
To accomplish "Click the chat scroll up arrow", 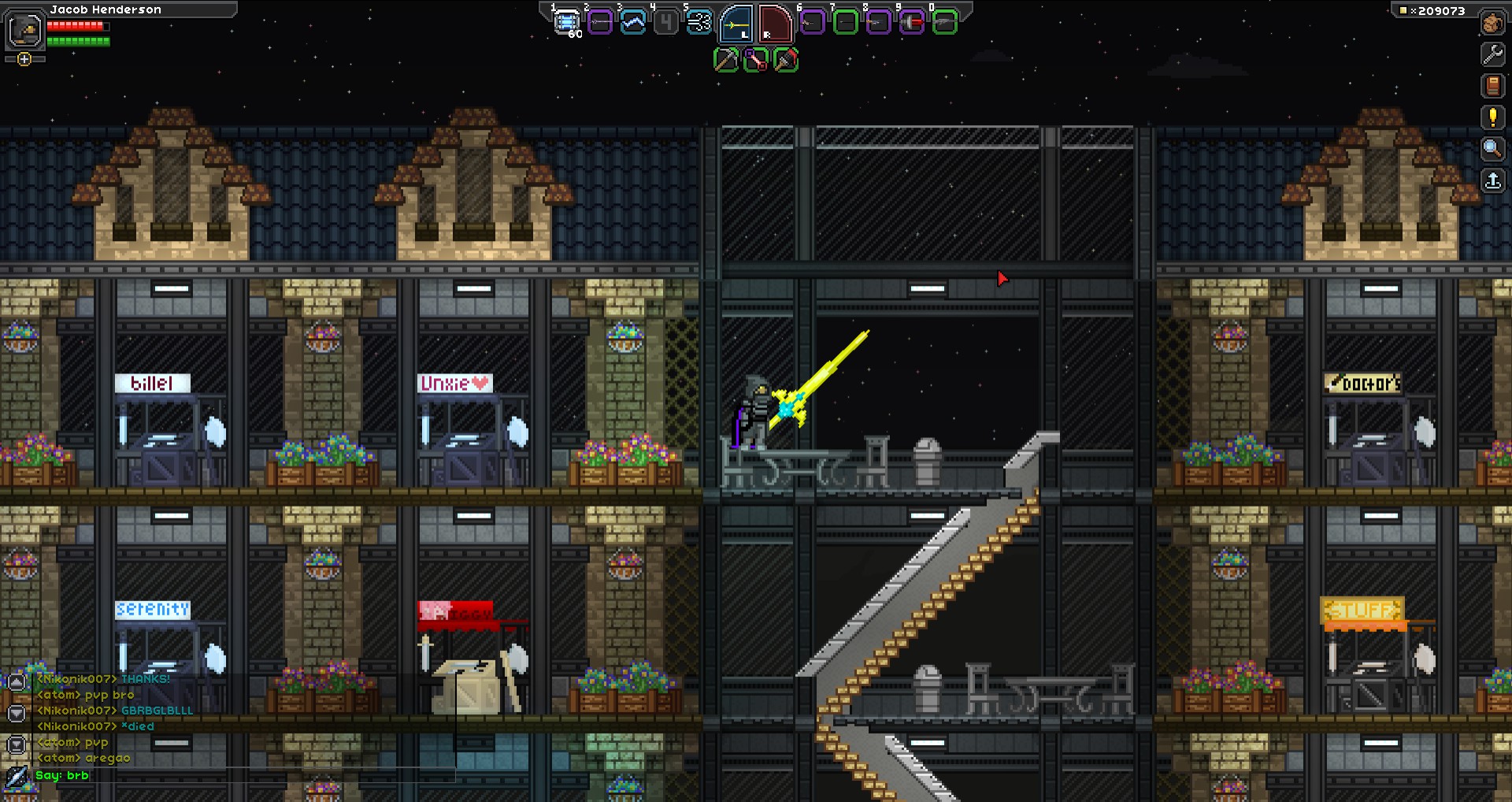I will pyautogui.click(x=17, y=681).
